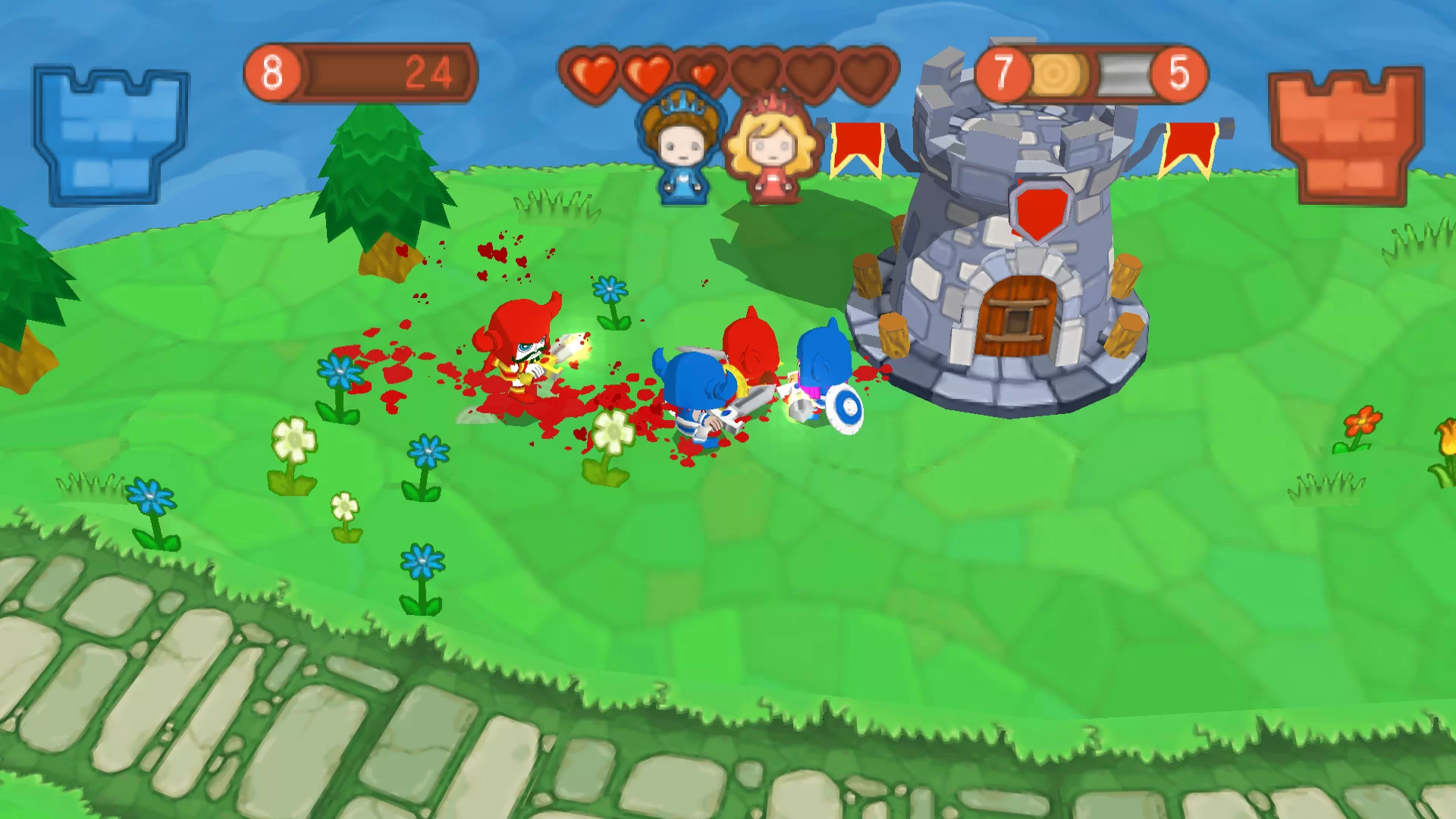Viewport: 1456px width, 819px height.
Task: Click the wood log resource icon
Action: click(1058, 74)
